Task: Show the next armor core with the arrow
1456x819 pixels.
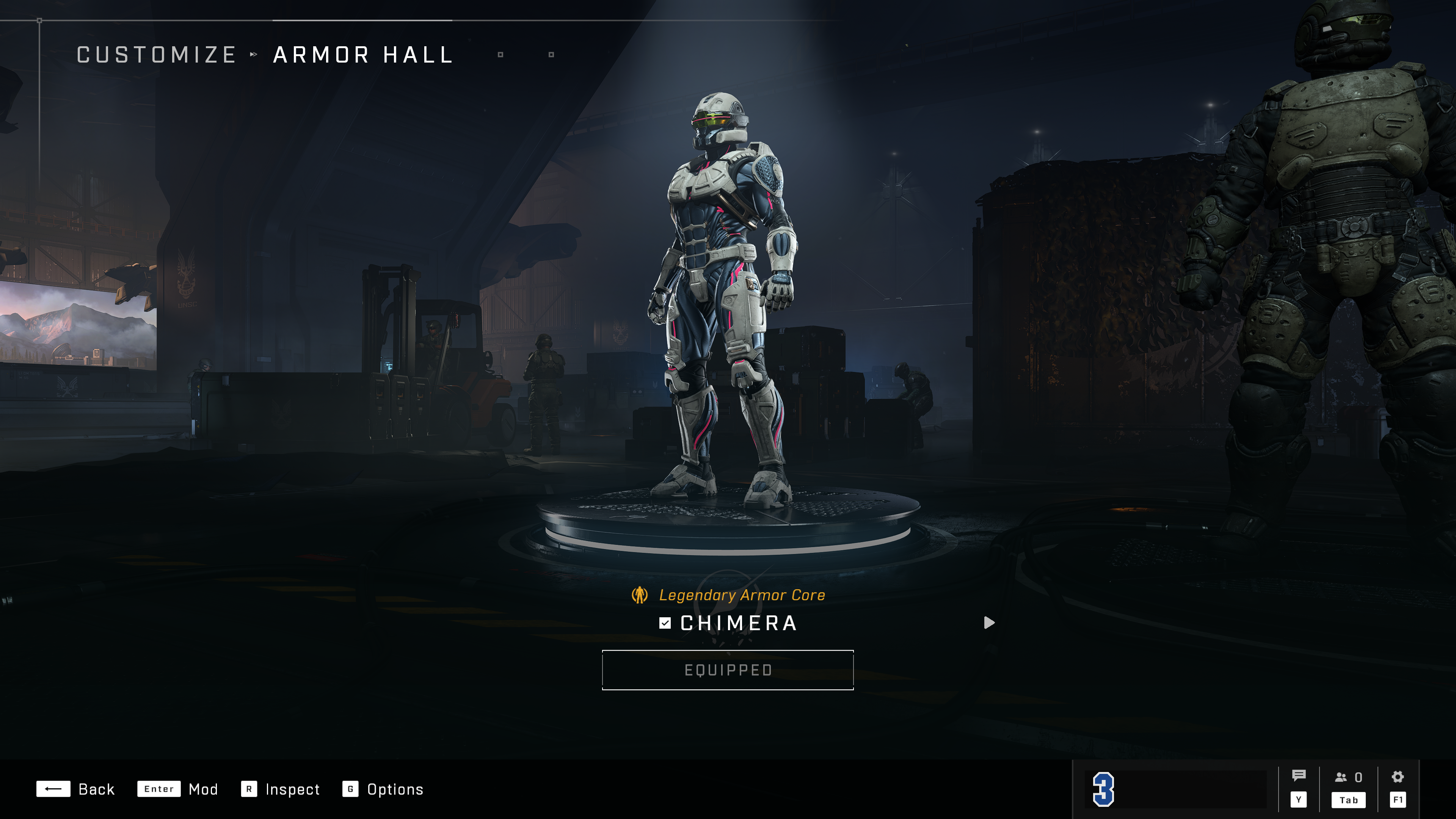Action: [x=988, y=623]
